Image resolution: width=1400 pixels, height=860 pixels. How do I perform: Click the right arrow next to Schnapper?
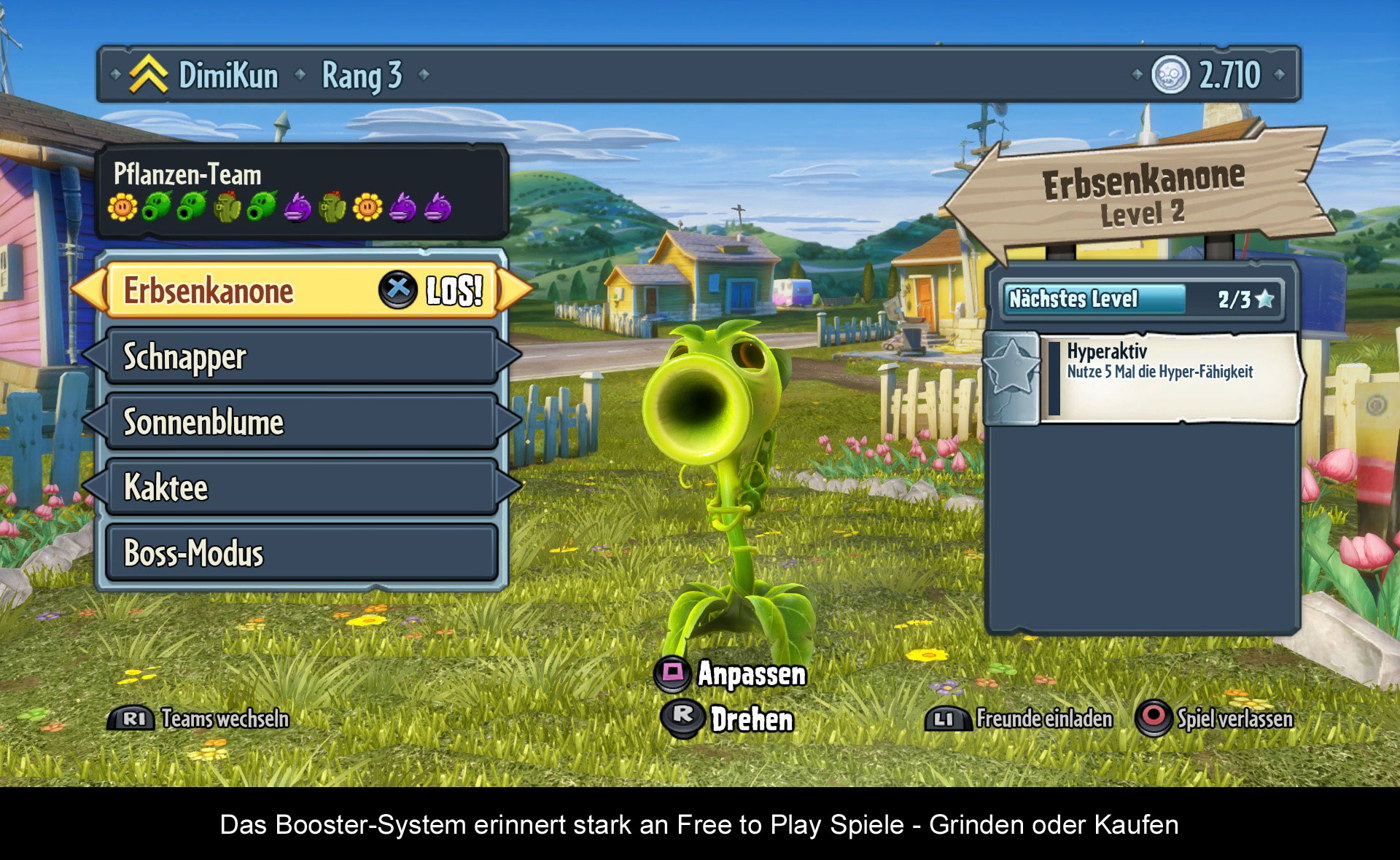[510, 356]
